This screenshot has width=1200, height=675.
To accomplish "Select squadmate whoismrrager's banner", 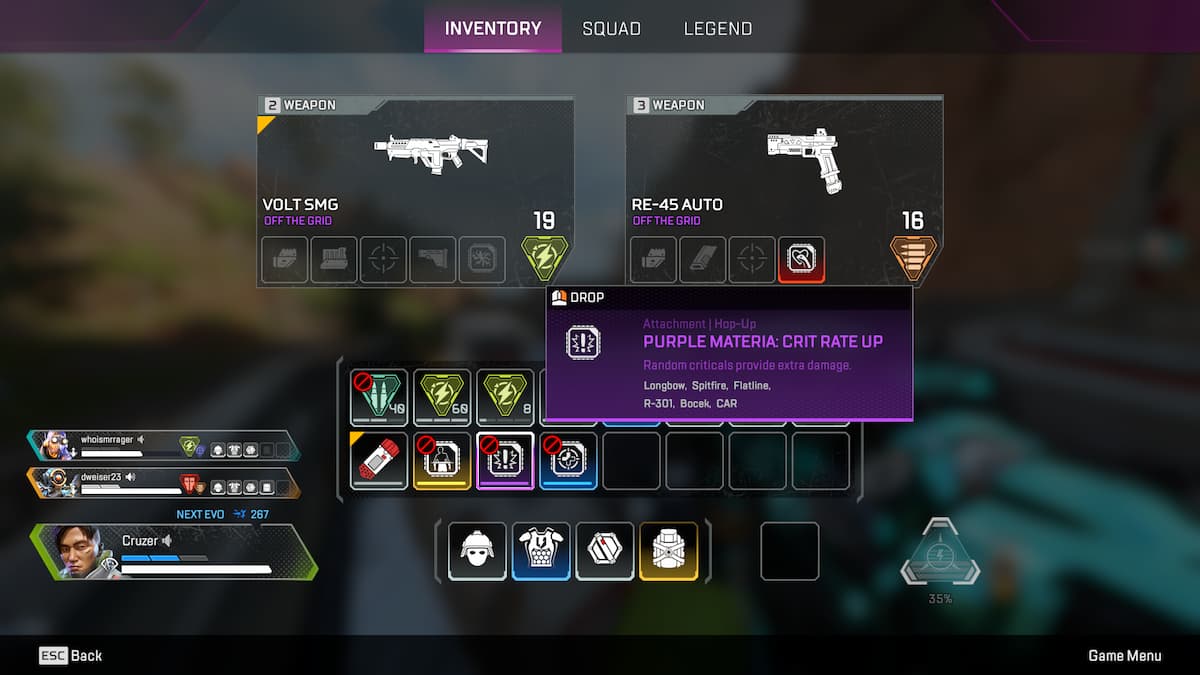I will (165, 446).
